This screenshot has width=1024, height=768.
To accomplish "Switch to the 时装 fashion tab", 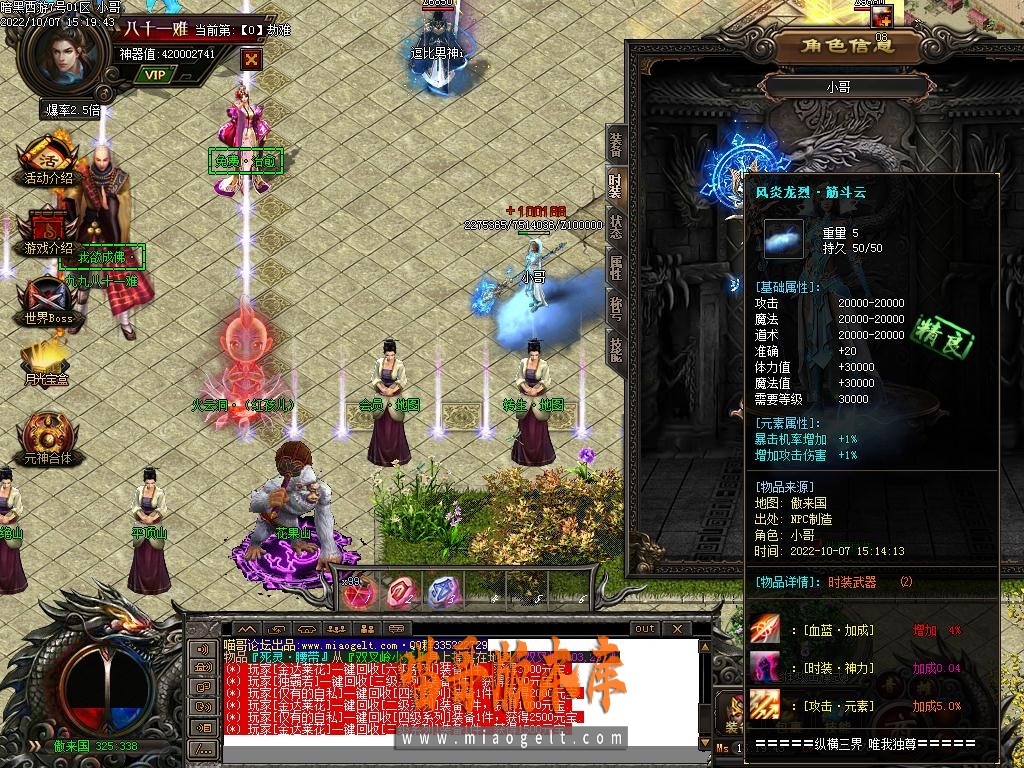I will [x=616, y=184].
